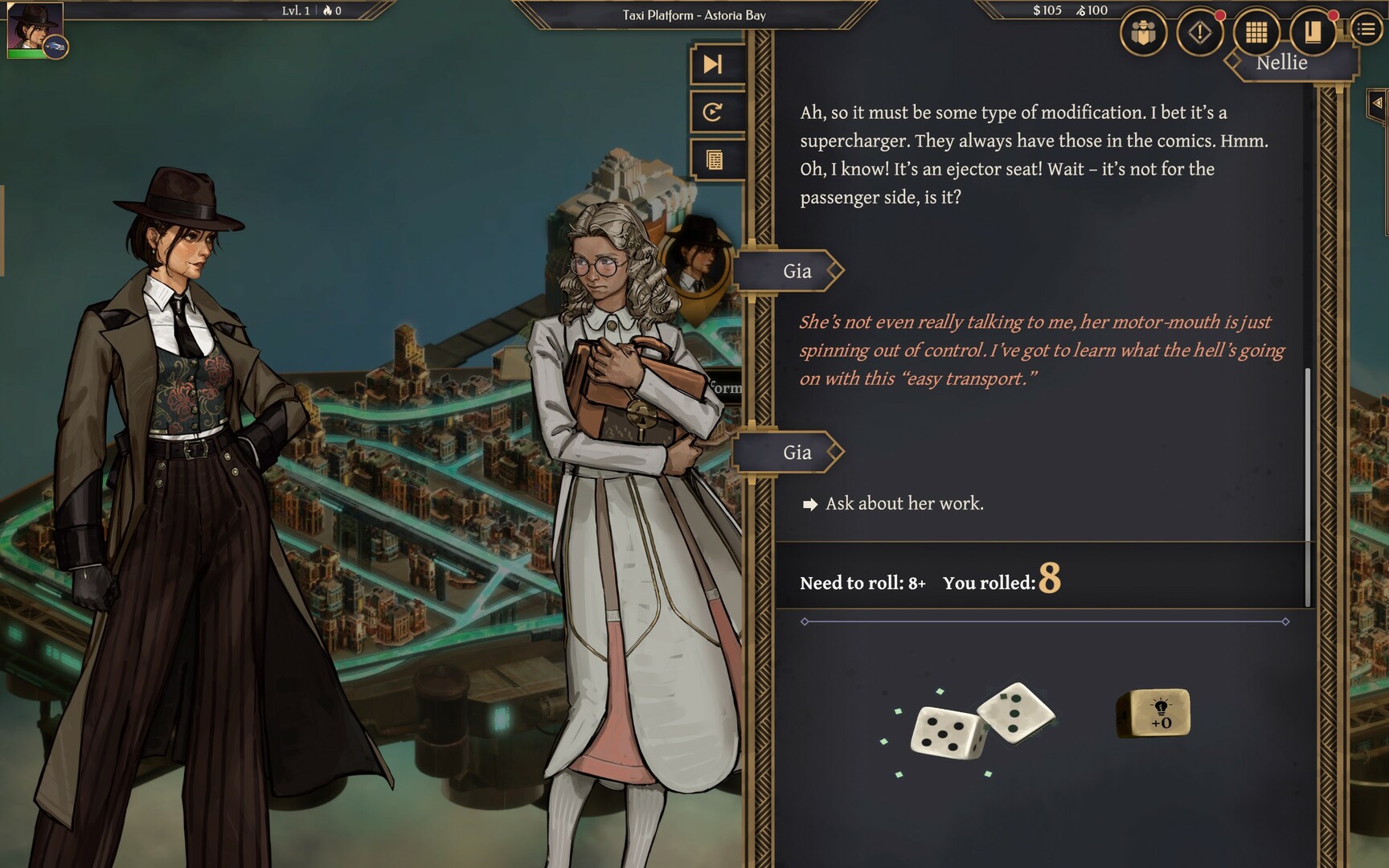This screenshot has height=868, width=1389.
Task: Click the Taxi Platform - Astoria Bay header
Action: point(693,14)
